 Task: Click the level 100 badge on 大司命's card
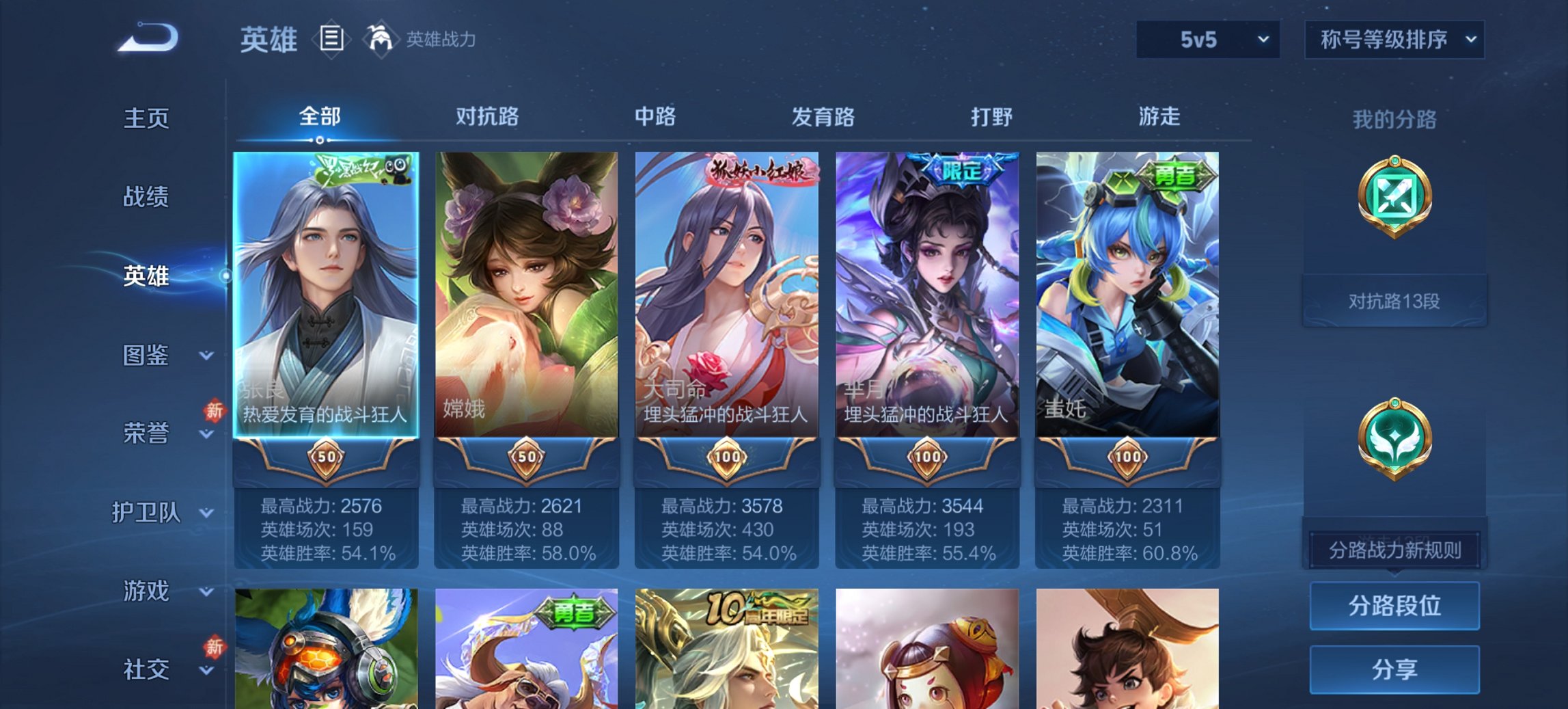click(x=728, y=457)
